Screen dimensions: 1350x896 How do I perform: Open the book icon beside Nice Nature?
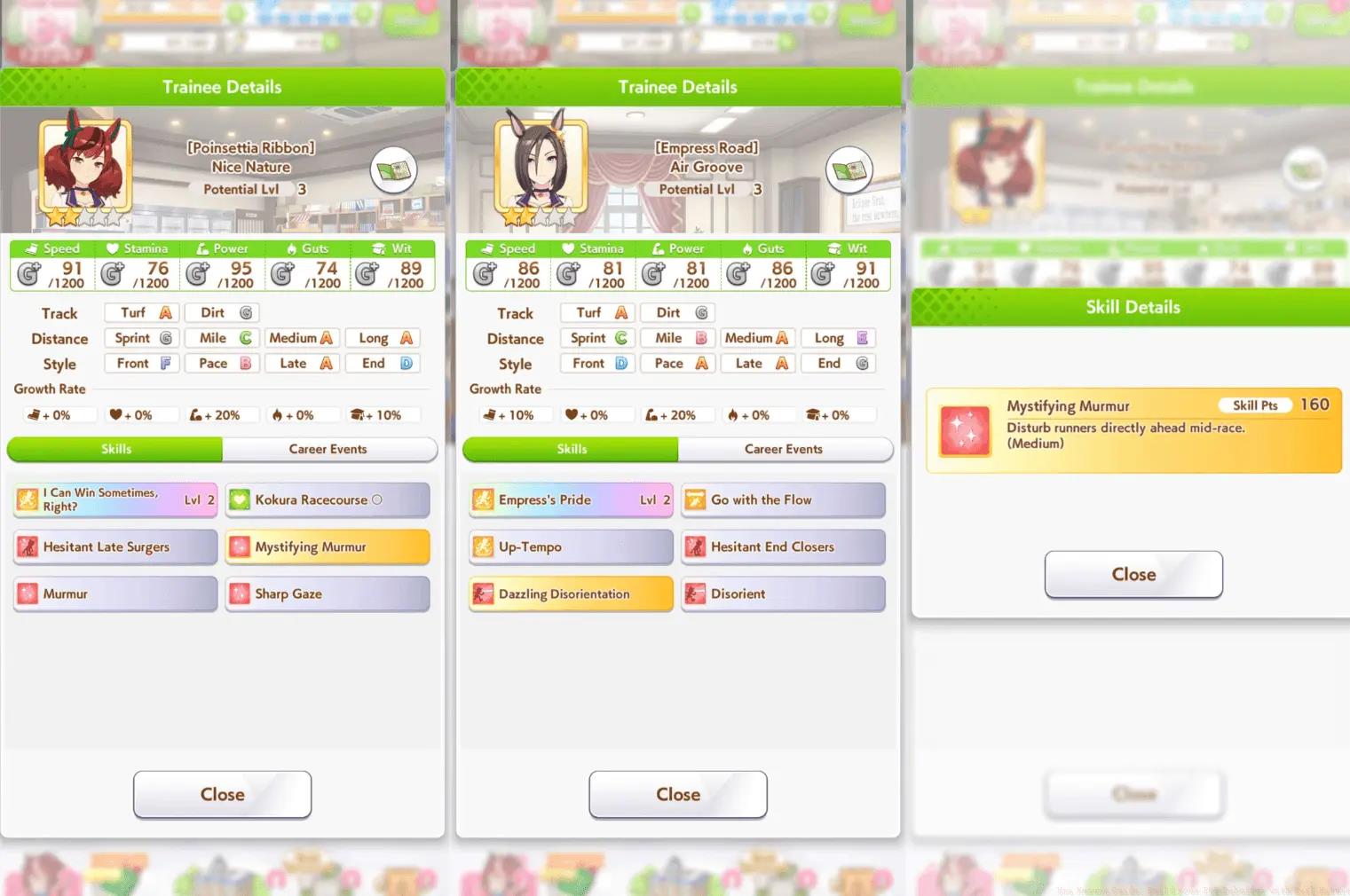coord(394,170)
